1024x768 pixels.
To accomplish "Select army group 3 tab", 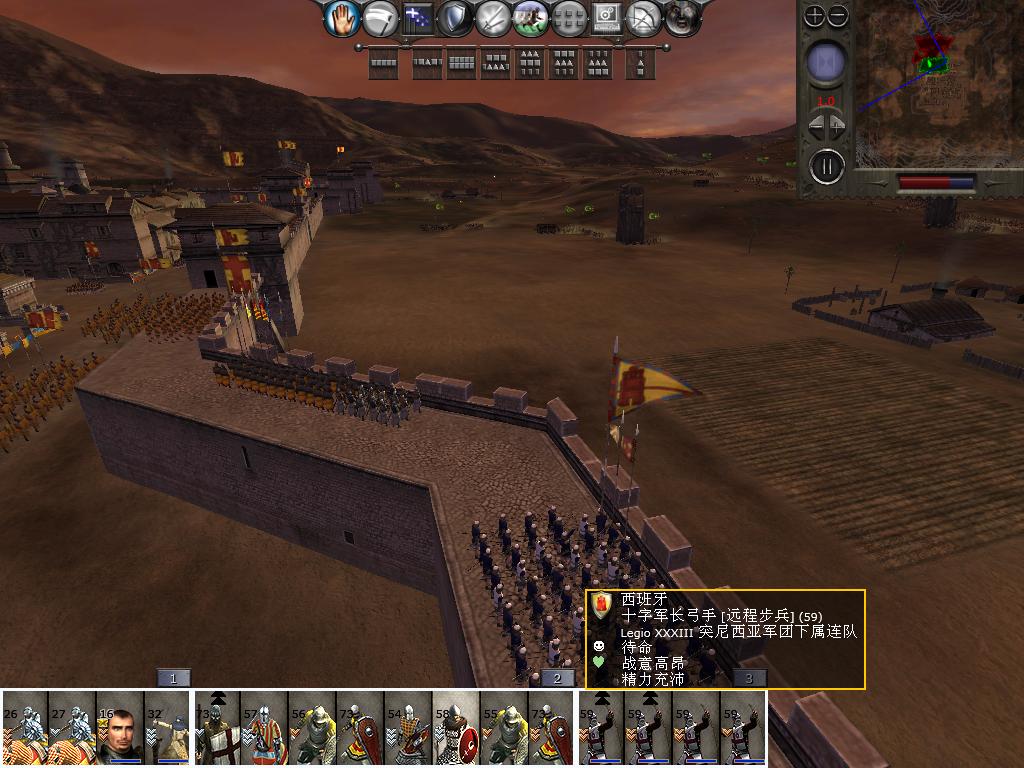I will tap(750, 678).
